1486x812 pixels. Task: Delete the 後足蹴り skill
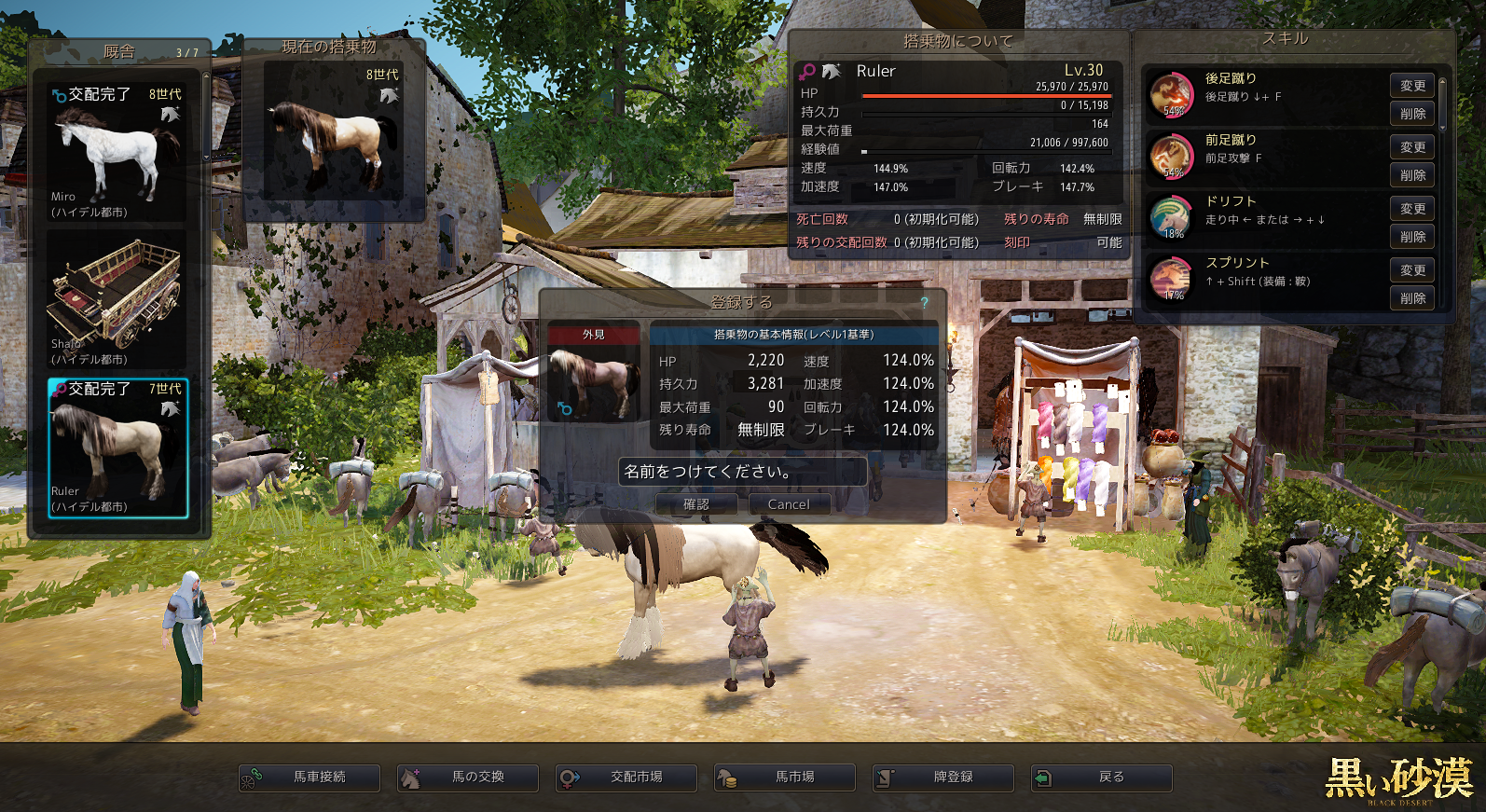point(1412,114)
